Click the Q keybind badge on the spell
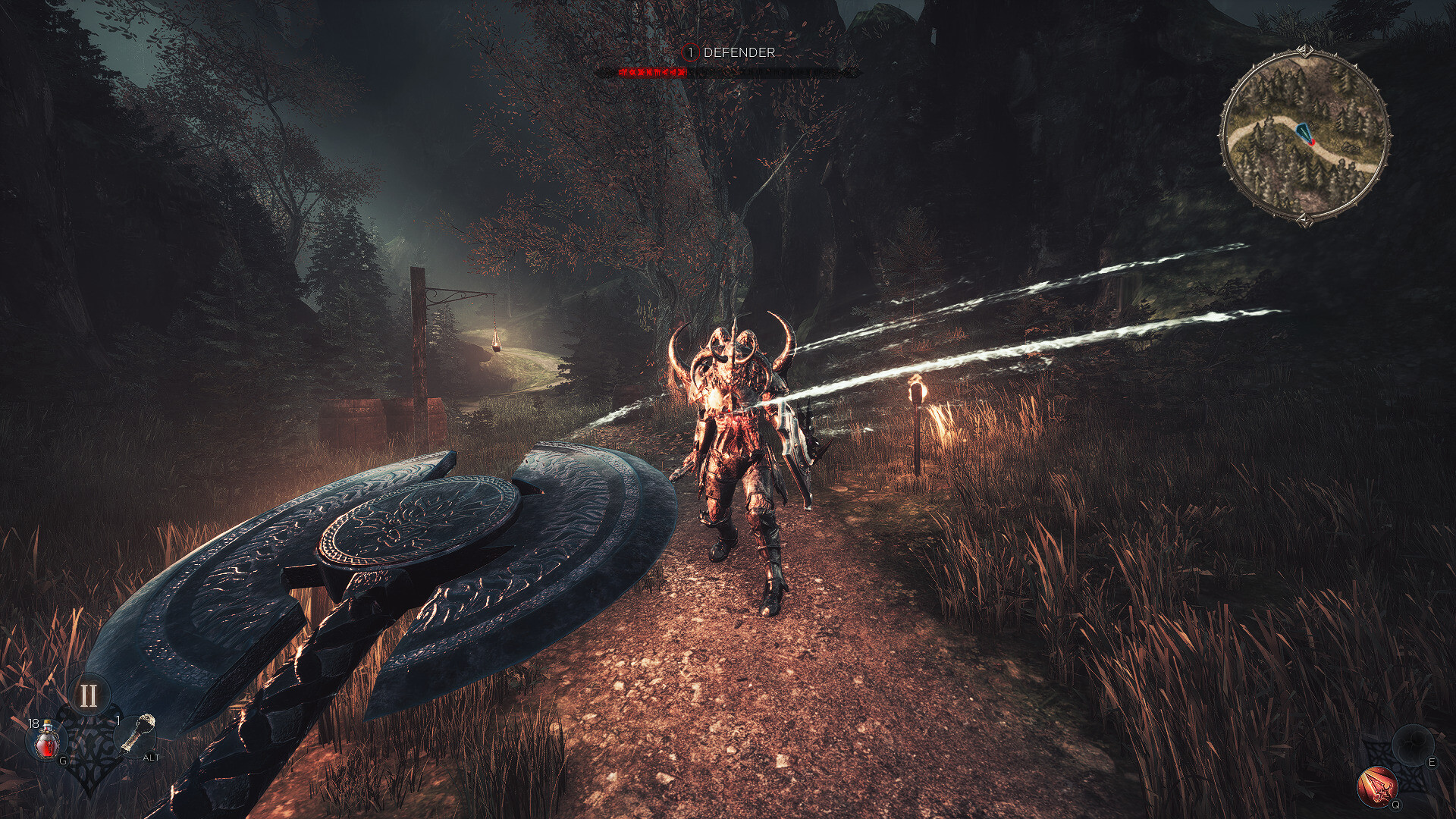This screenshot has width=1456, height=819. coord(1395,804)
